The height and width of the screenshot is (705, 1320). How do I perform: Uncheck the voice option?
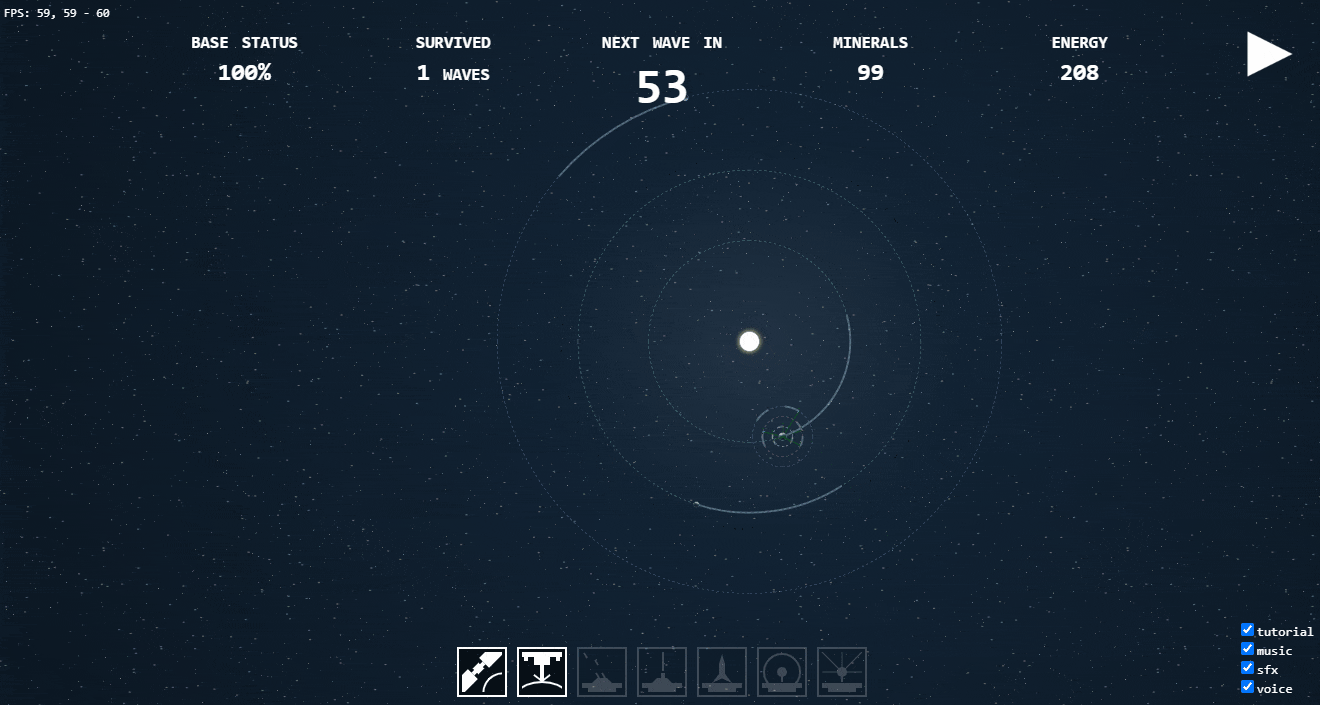[x=1247, y=687]
